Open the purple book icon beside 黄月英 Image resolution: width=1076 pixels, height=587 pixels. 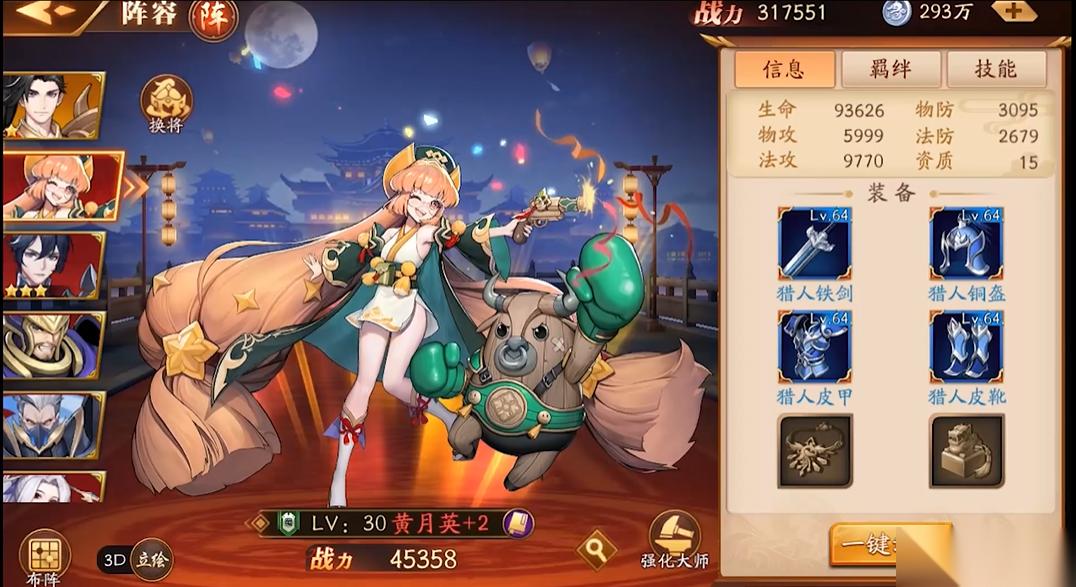517,523
